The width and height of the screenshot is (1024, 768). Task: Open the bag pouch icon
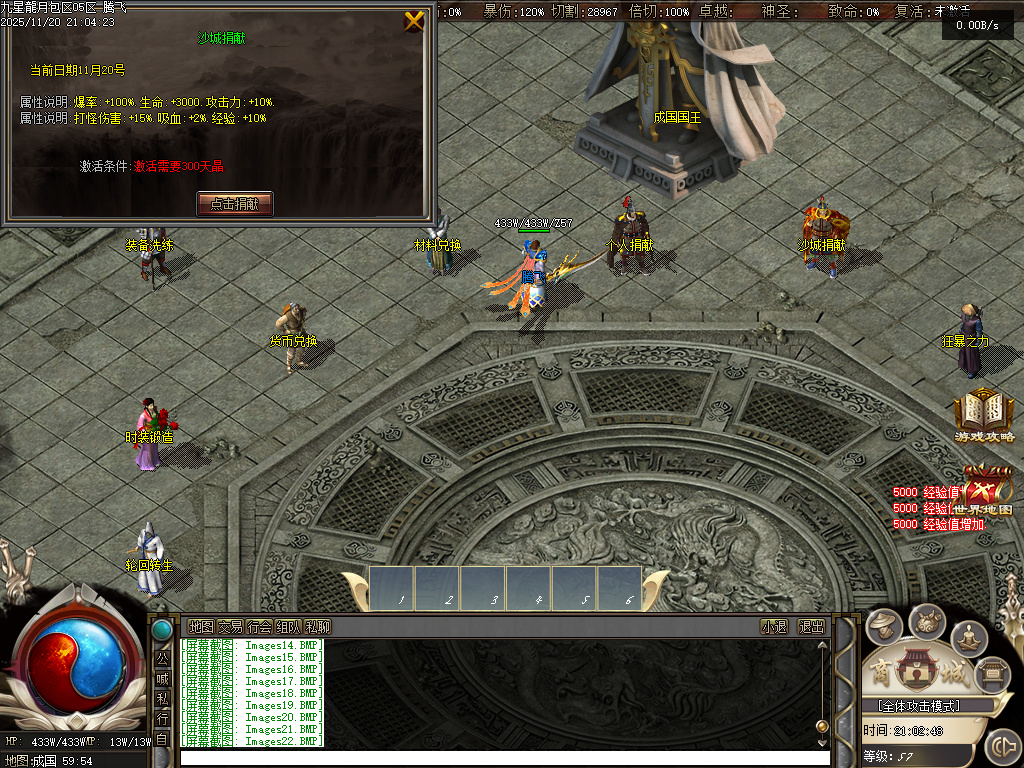pyautogui.click(x=926, y=620)
